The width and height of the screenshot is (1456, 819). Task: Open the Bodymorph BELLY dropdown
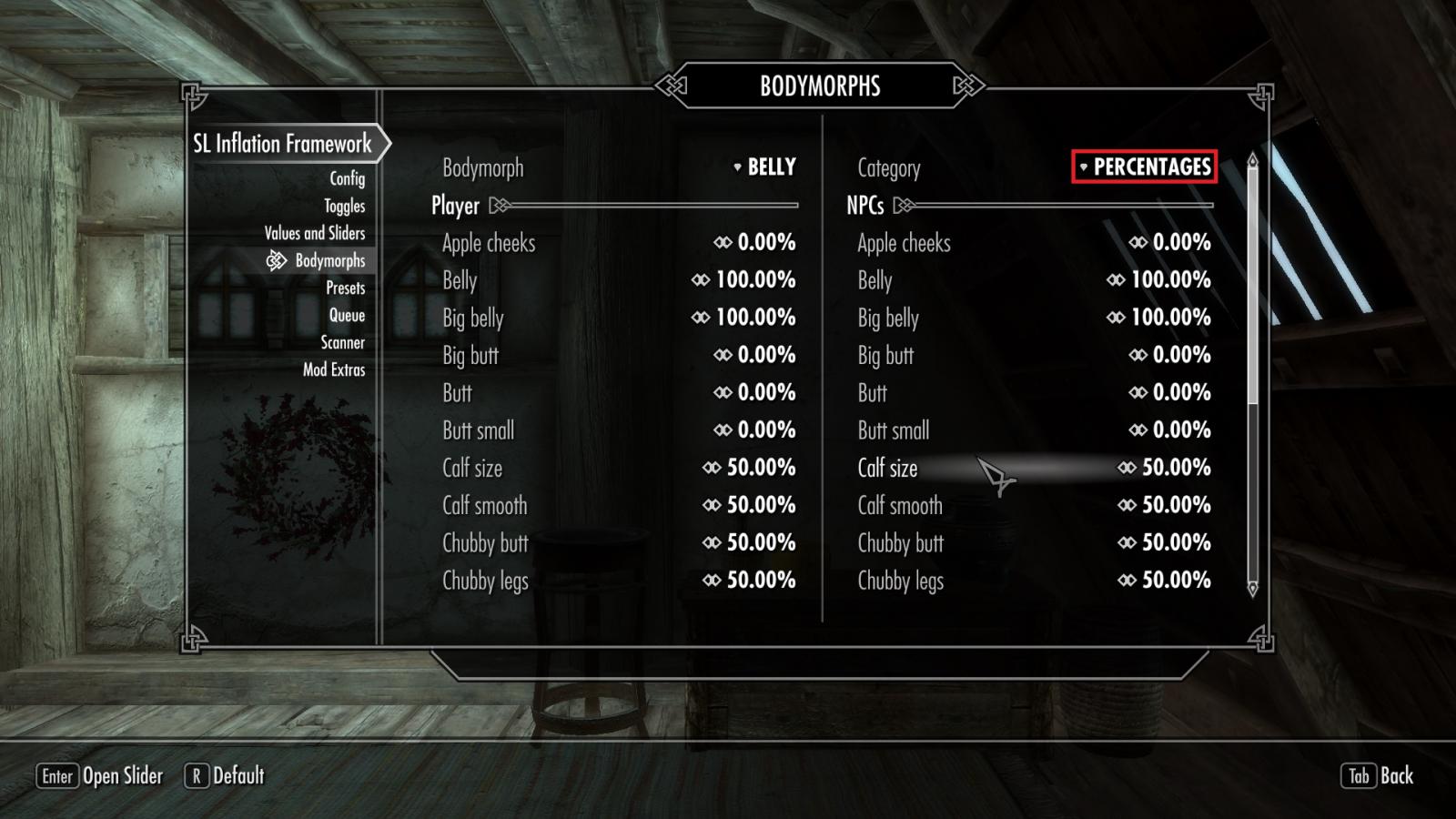pyautogui.click(x=764, y=167)
